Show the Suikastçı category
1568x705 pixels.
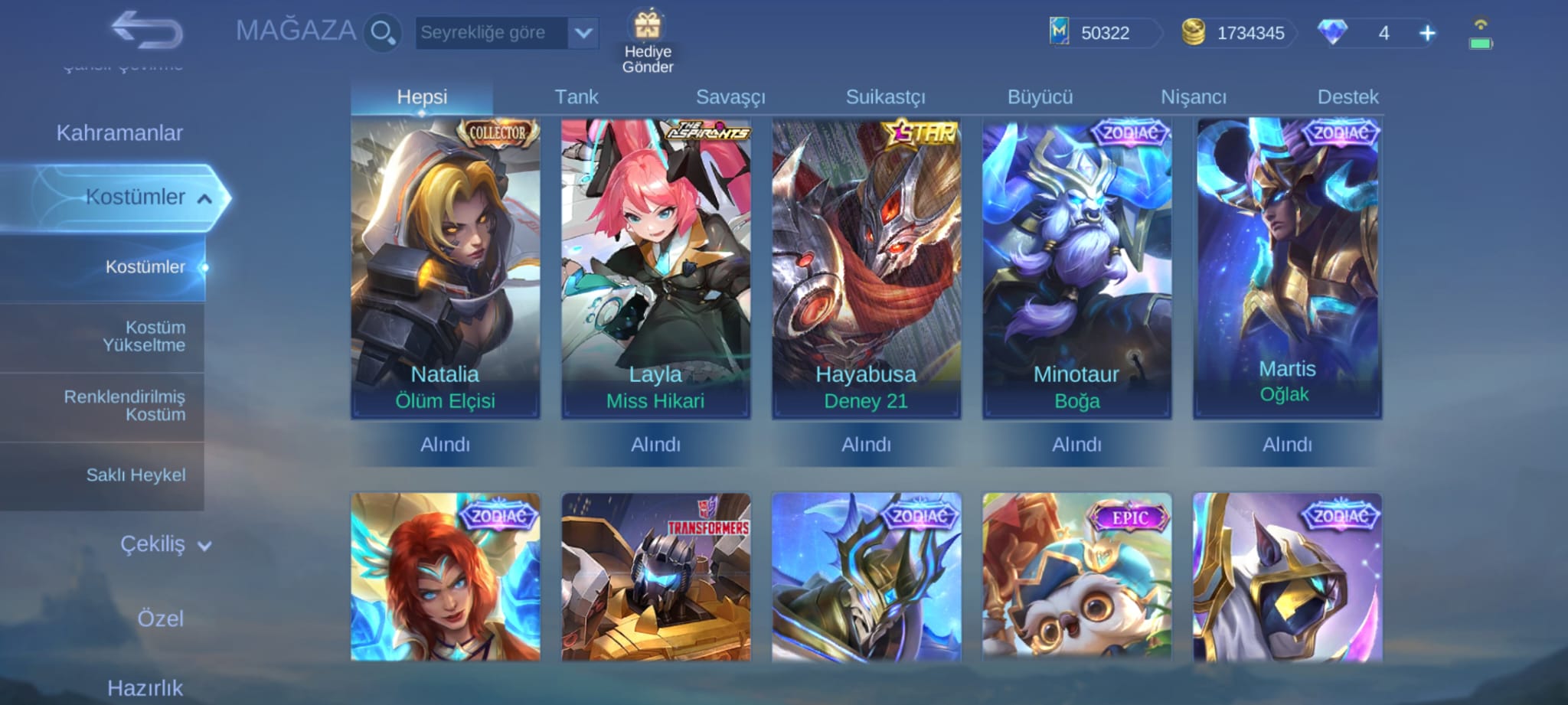click(x=885, y=97)
